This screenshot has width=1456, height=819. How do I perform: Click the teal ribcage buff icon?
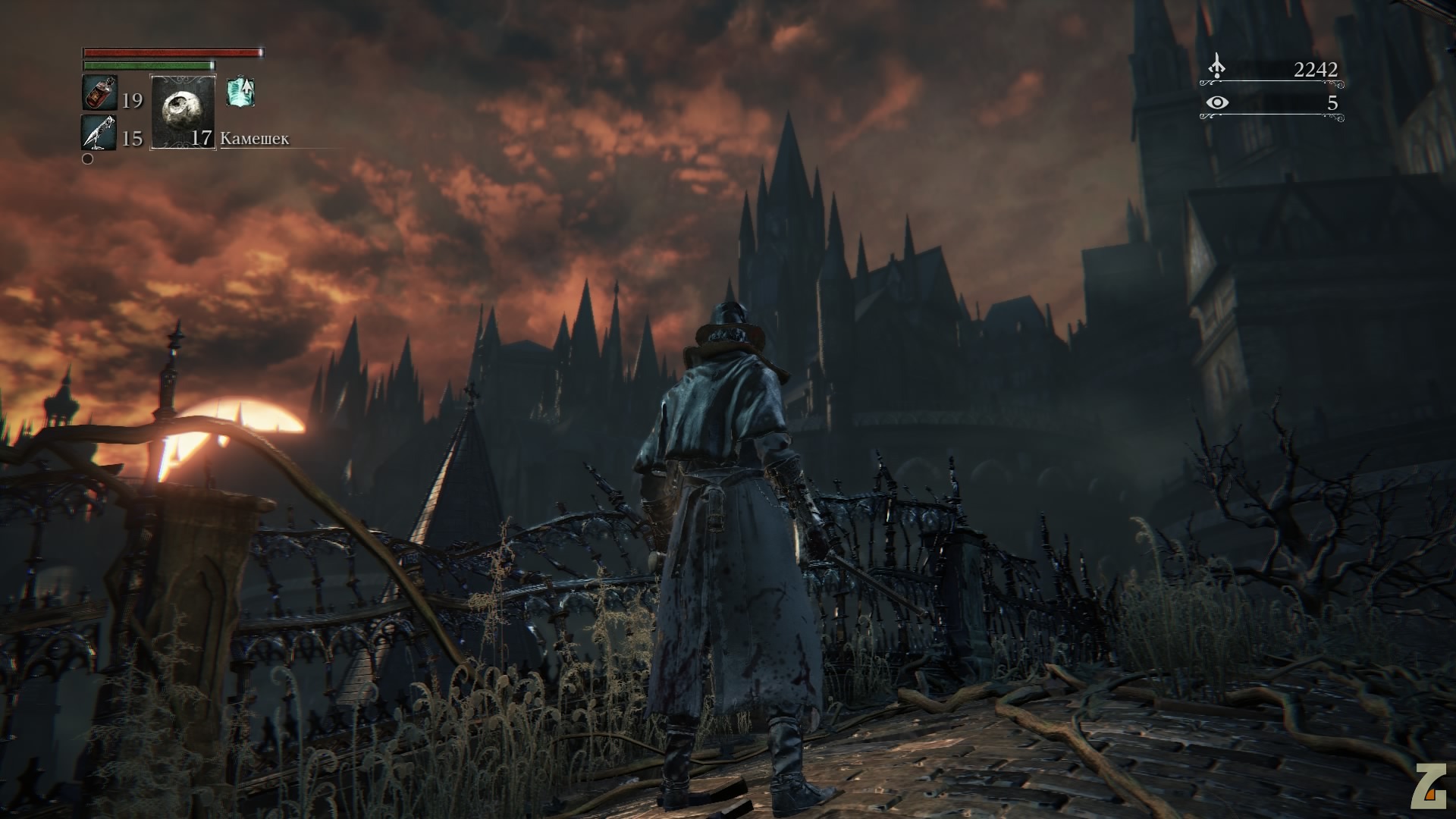(240, 93)
